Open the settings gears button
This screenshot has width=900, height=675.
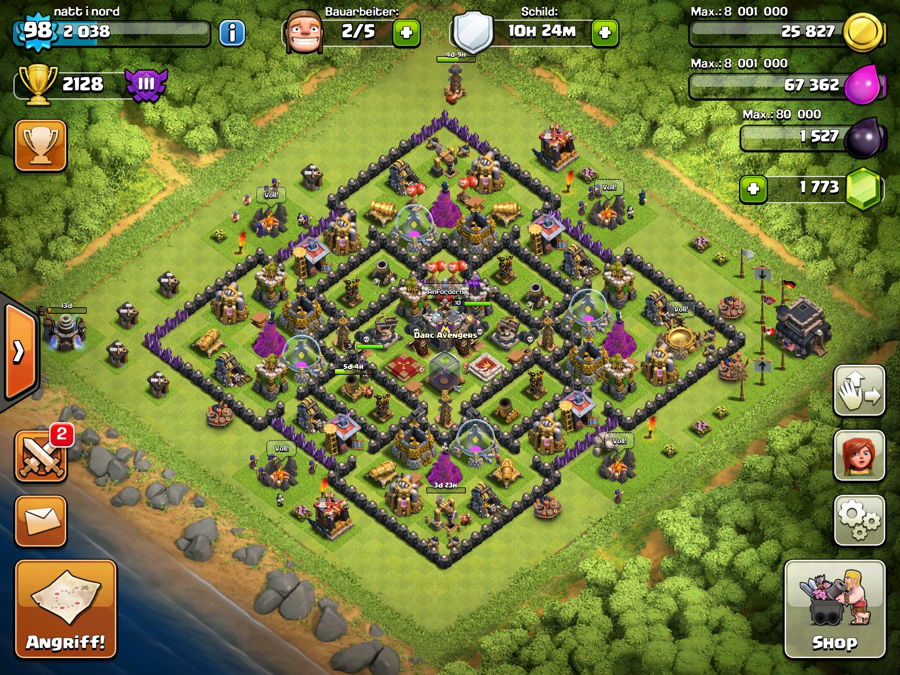pos(859,519)
